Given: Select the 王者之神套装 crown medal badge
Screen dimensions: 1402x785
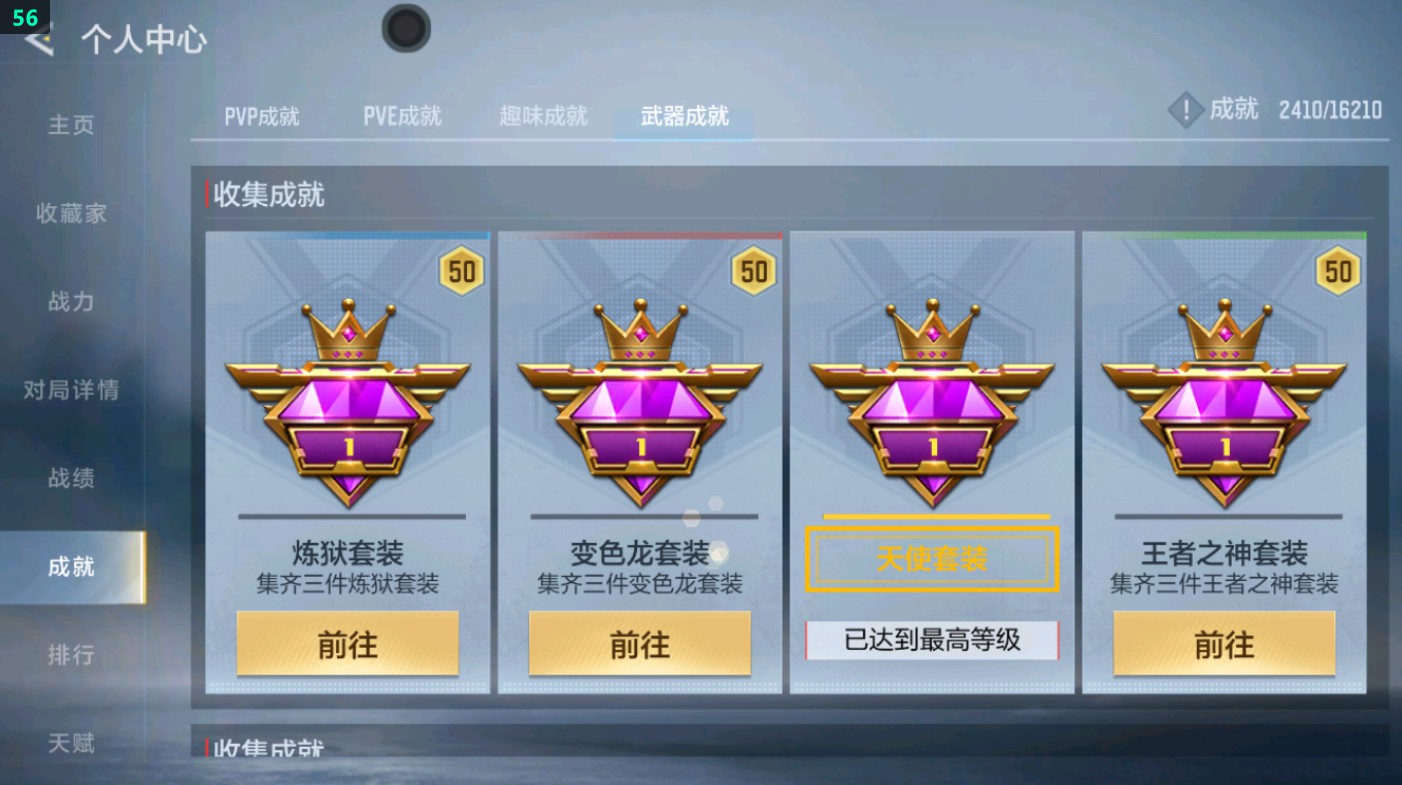Looking at the screenshot, I should (1223, 400).
